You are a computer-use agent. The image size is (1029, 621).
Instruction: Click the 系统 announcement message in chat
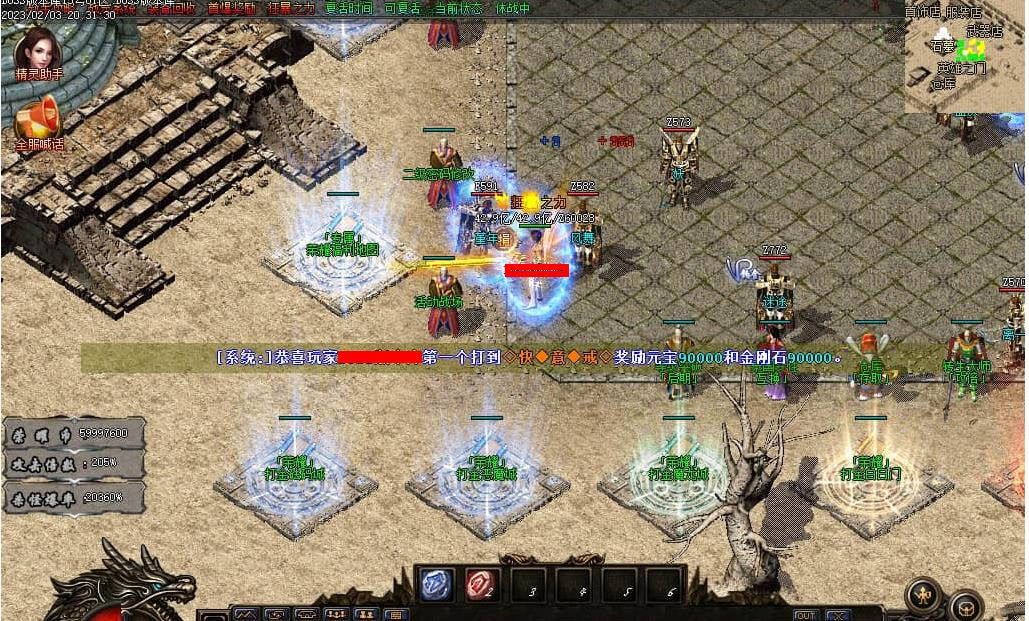click(x=530, y=357)
